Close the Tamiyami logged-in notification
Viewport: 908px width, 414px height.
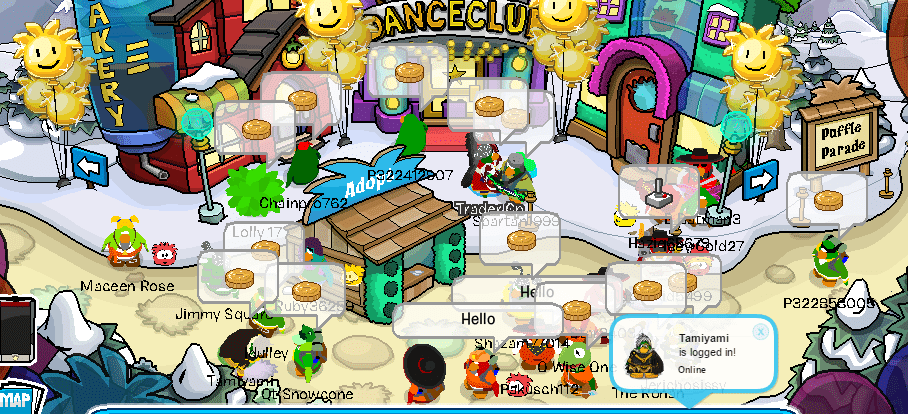point(760,332)
